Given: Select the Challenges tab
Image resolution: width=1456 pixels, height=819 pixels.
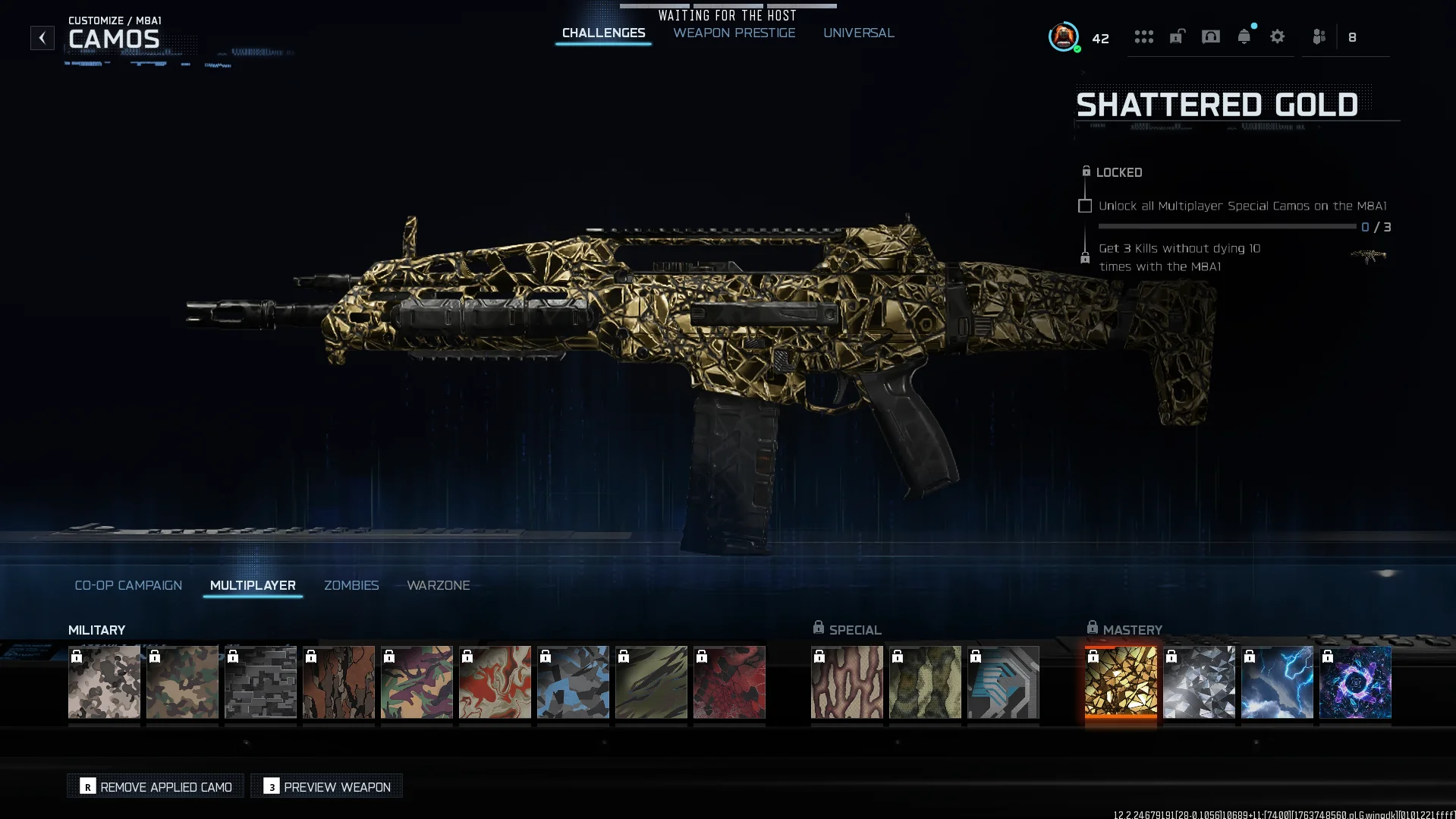Looking at the screenshot, I should click(602, 33).
